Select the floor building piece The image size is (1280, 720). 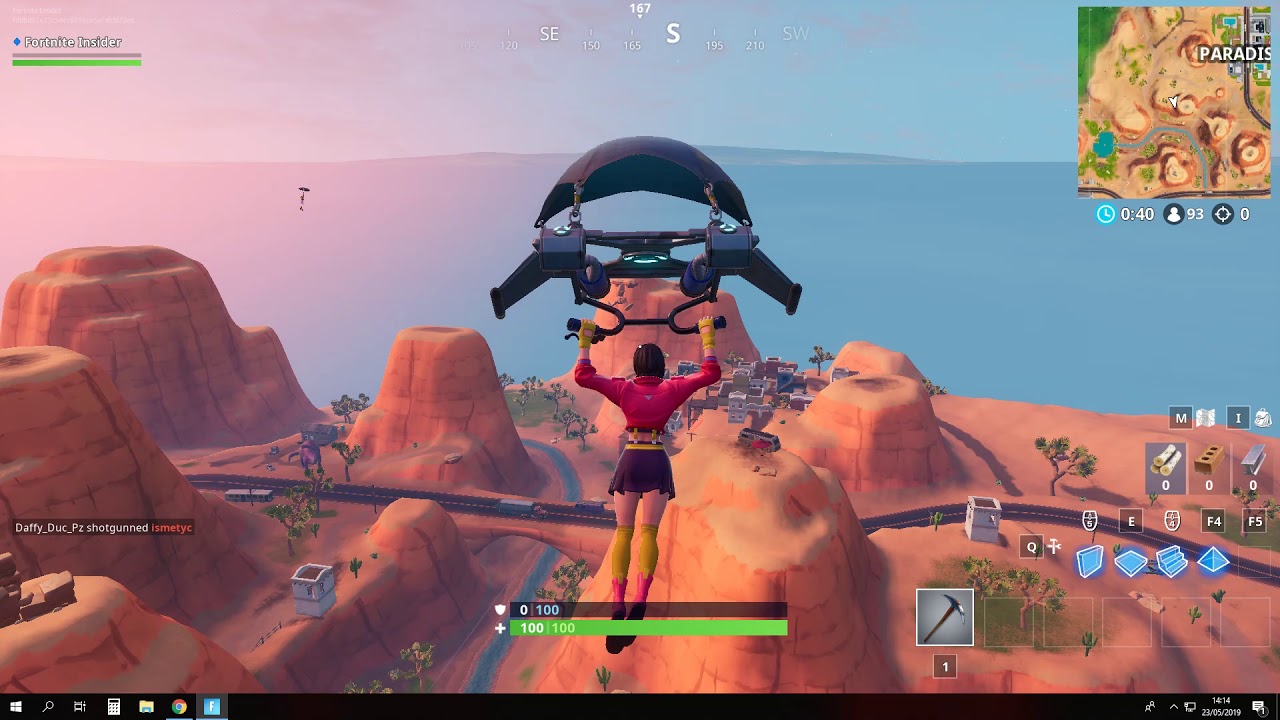coord(1129,561)
